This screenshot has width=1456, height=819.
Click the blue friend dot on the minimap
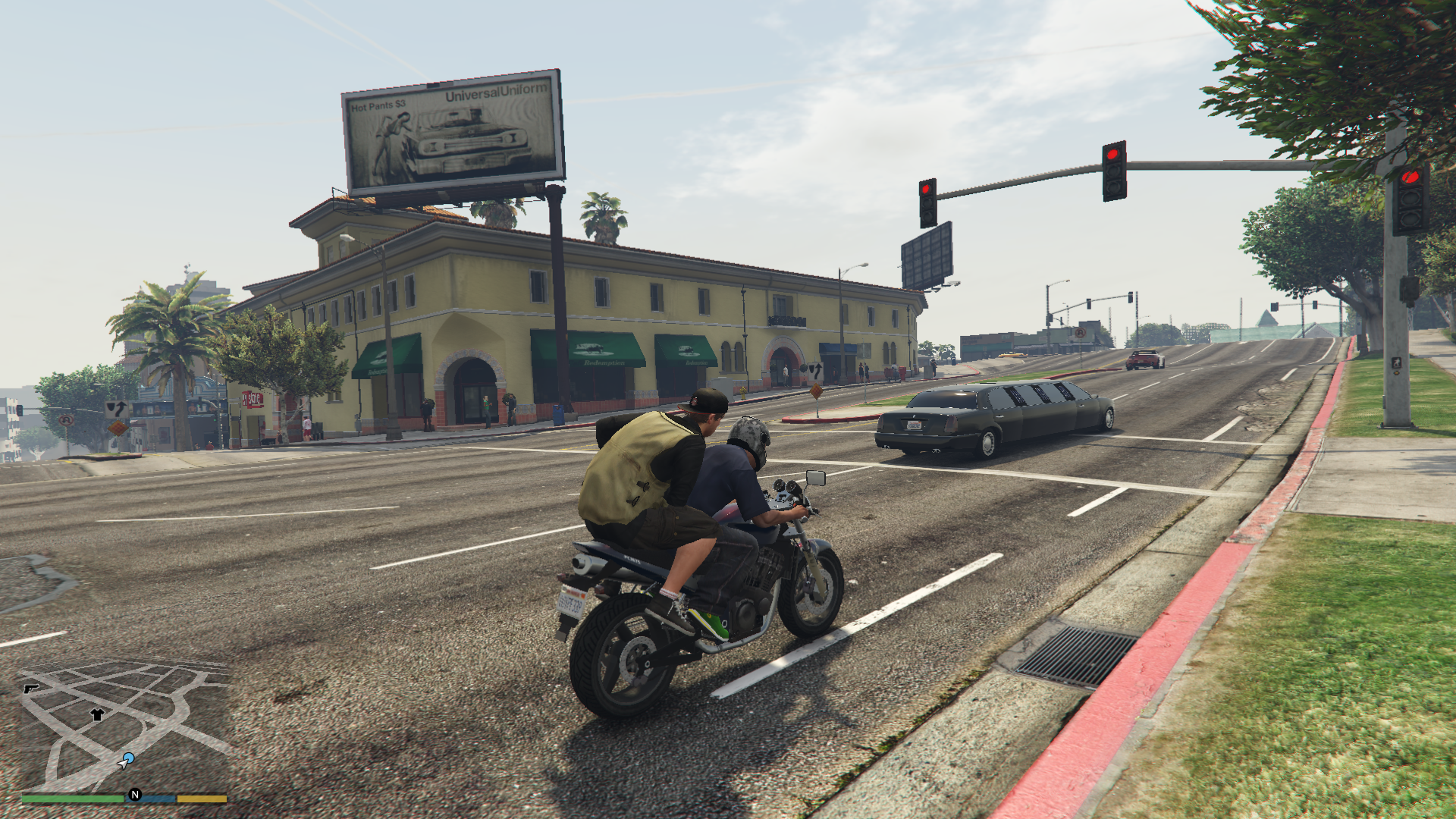click(x=129, y=756)
